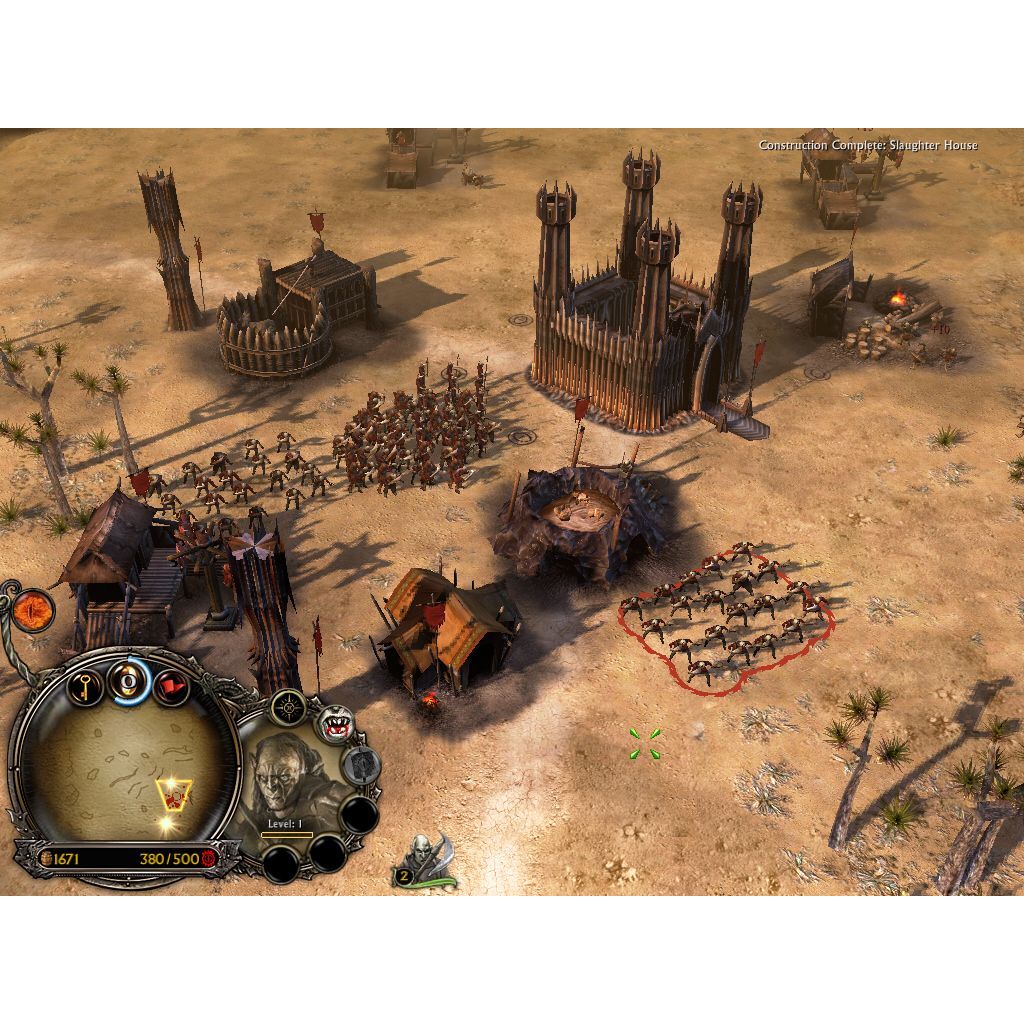This screenshot has width=1024, height=1024.
Task: Select the glowing ring button above minimap
Action: [129, 682]
